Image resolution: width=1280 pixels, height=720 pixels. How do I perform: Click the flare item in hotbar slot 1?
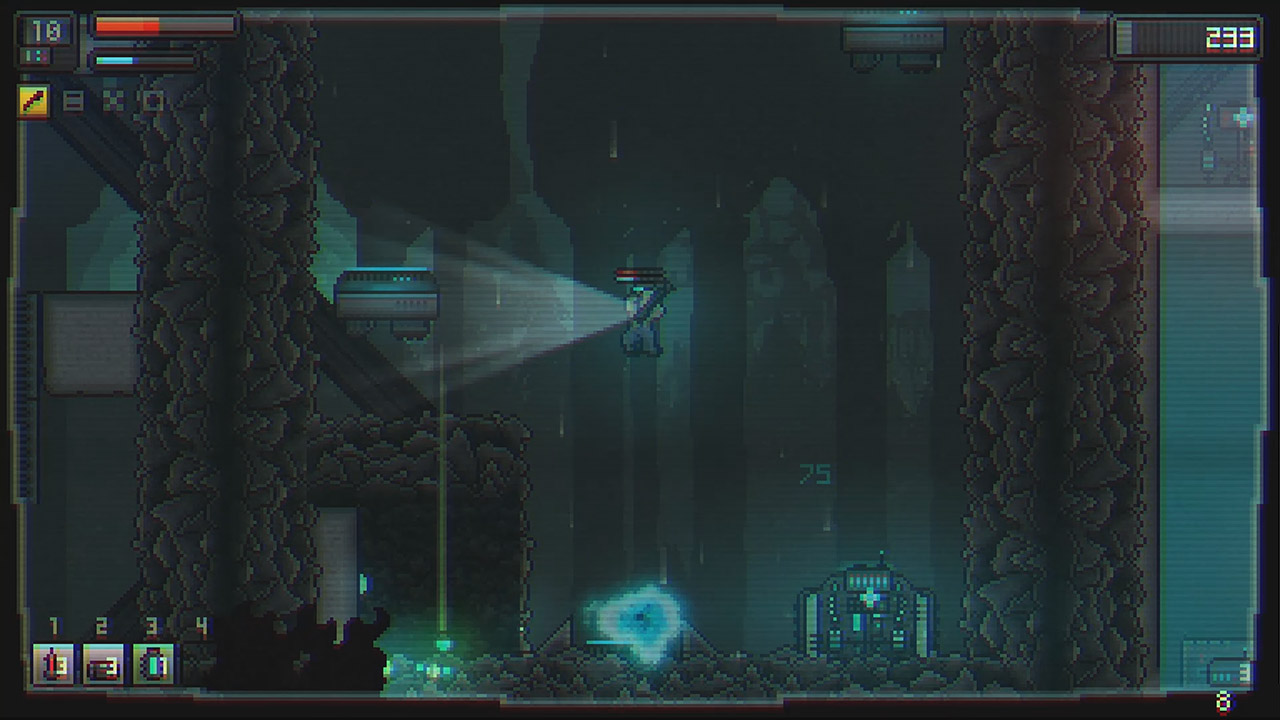point(53,665)
